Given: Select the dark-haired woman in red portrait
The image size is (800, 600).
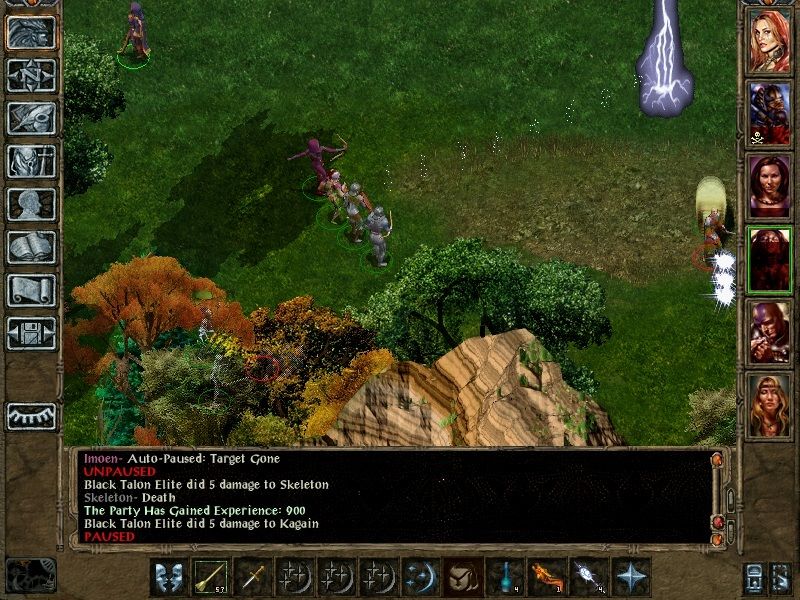Looking at the screenshot, I should click(769, 186).
